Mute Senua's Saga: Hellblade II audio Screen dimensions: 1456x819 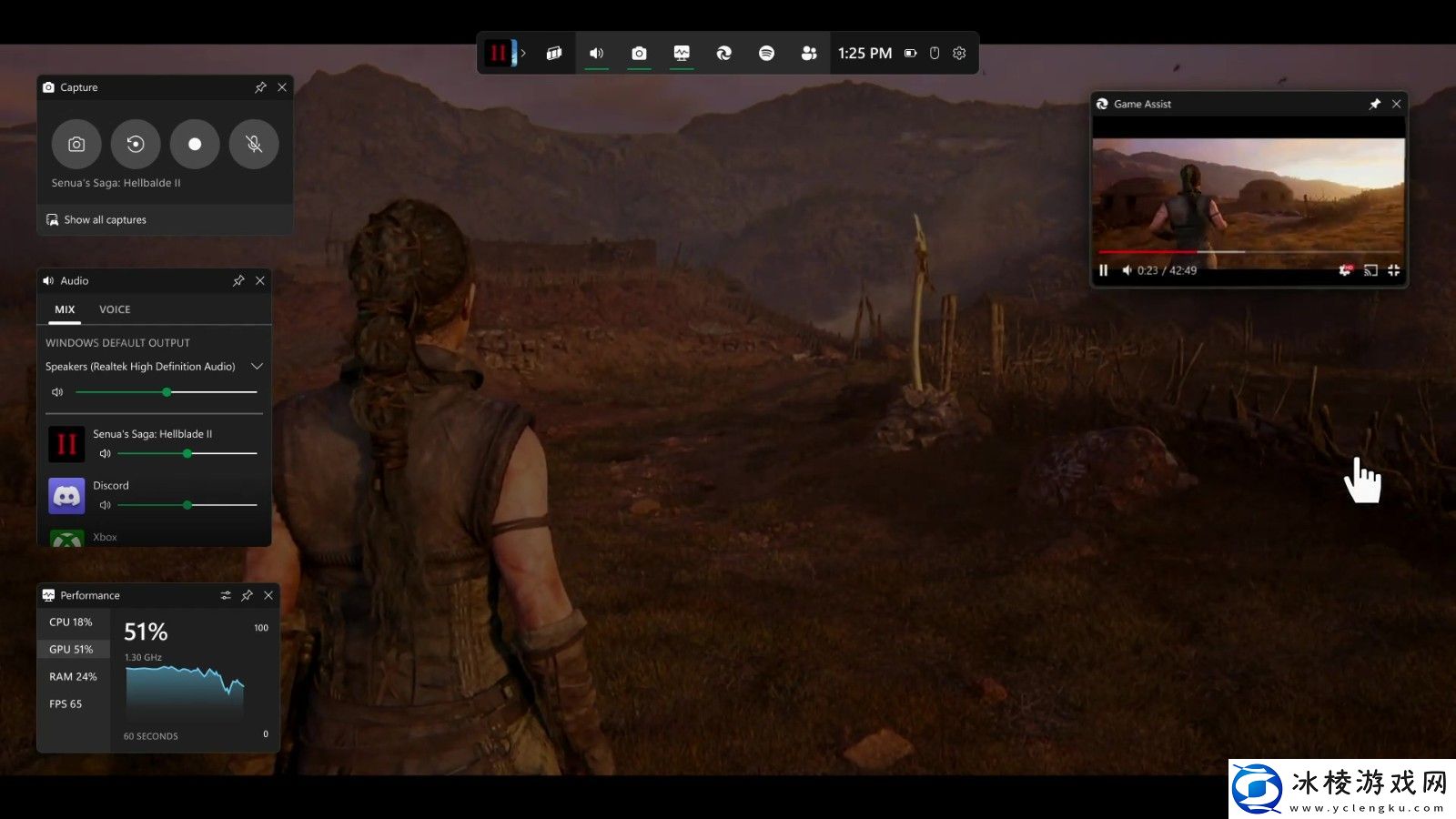pyautogui.click(x=105, y=453)
